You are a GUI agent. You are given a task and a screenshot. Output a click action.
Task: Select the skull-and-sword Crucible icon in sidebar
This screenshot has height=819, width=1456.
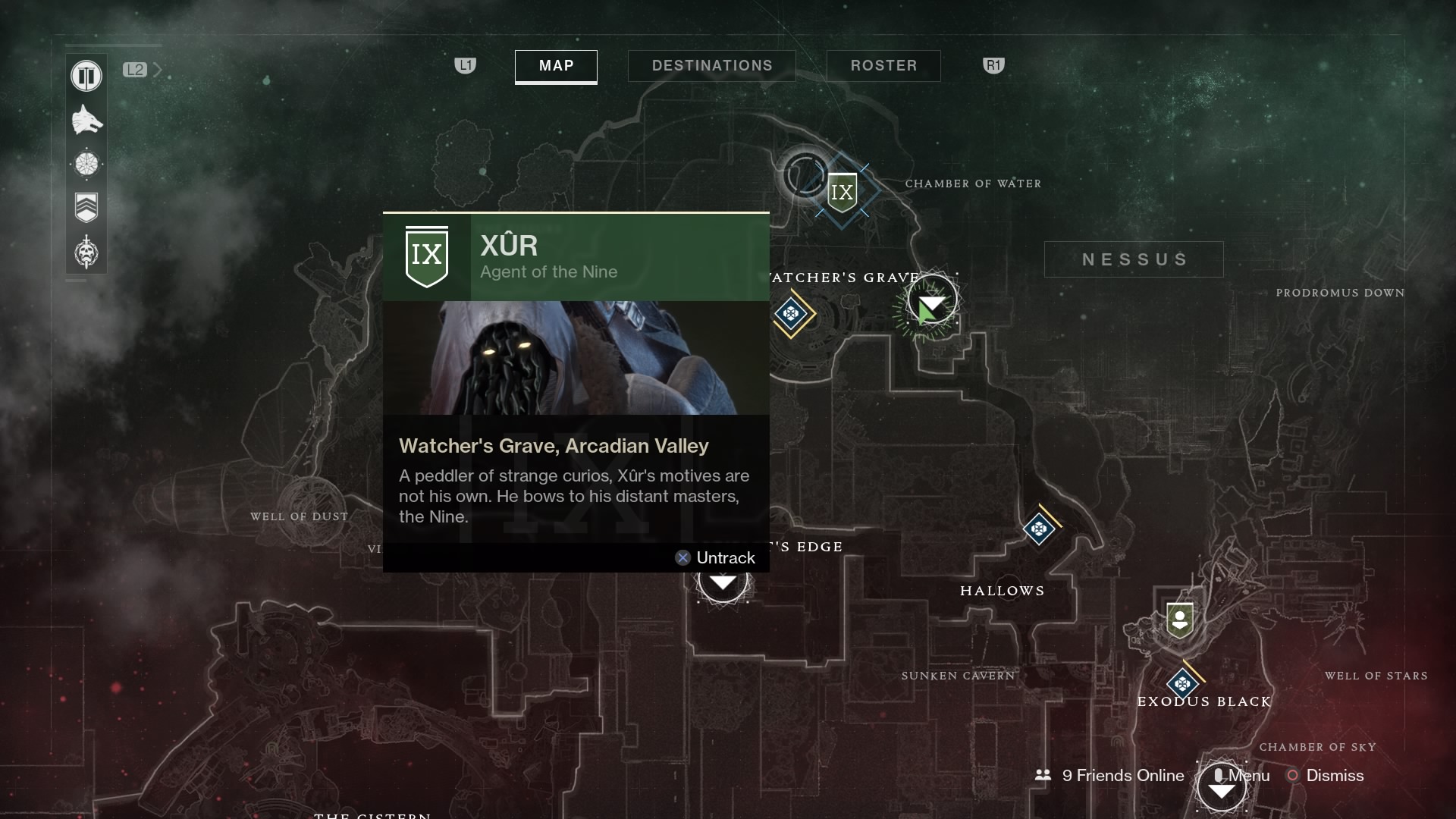point(86,253)
